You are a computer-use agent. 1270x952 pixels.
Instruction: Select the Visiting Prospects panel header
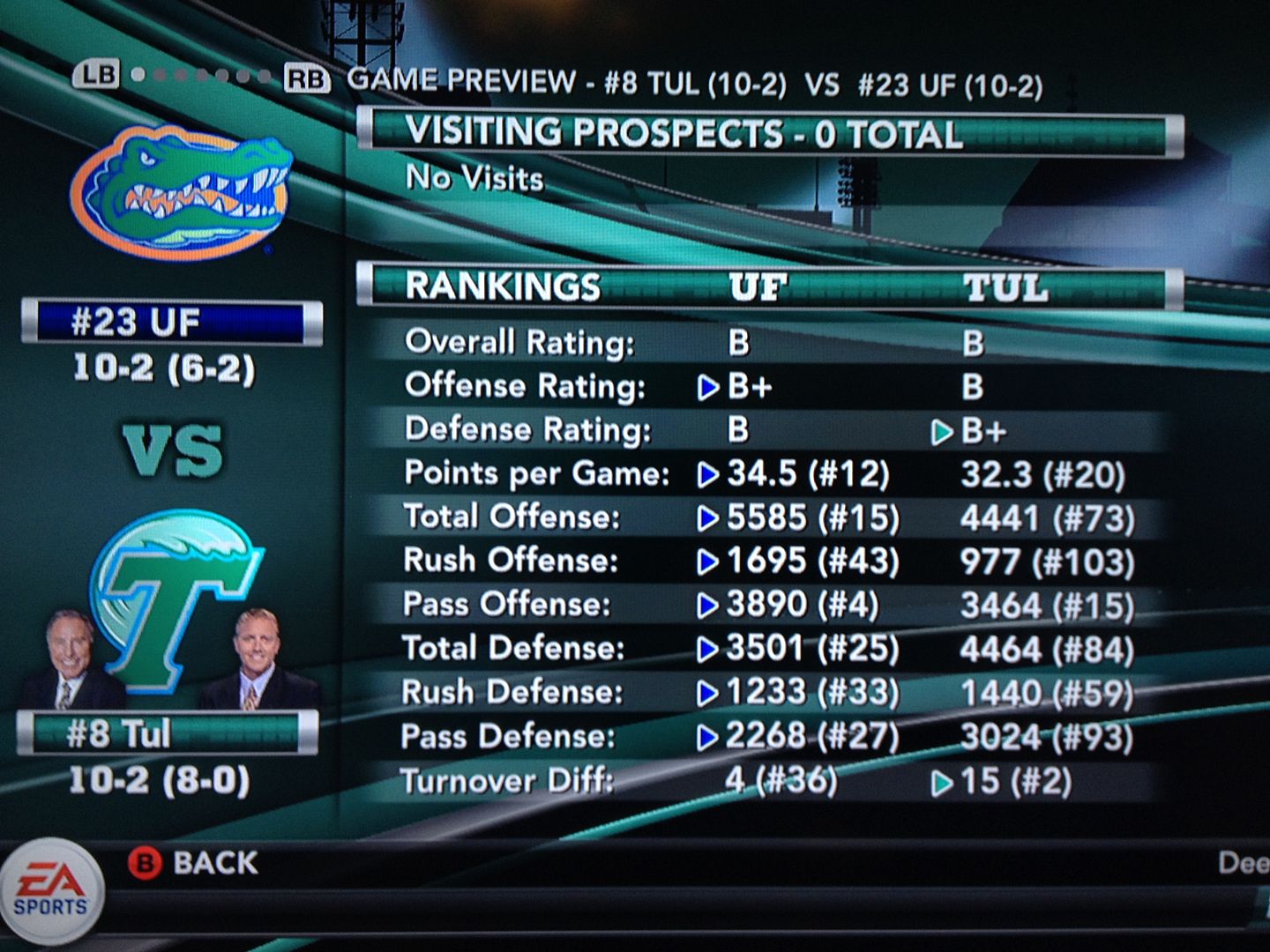click(x=769, y=134)
